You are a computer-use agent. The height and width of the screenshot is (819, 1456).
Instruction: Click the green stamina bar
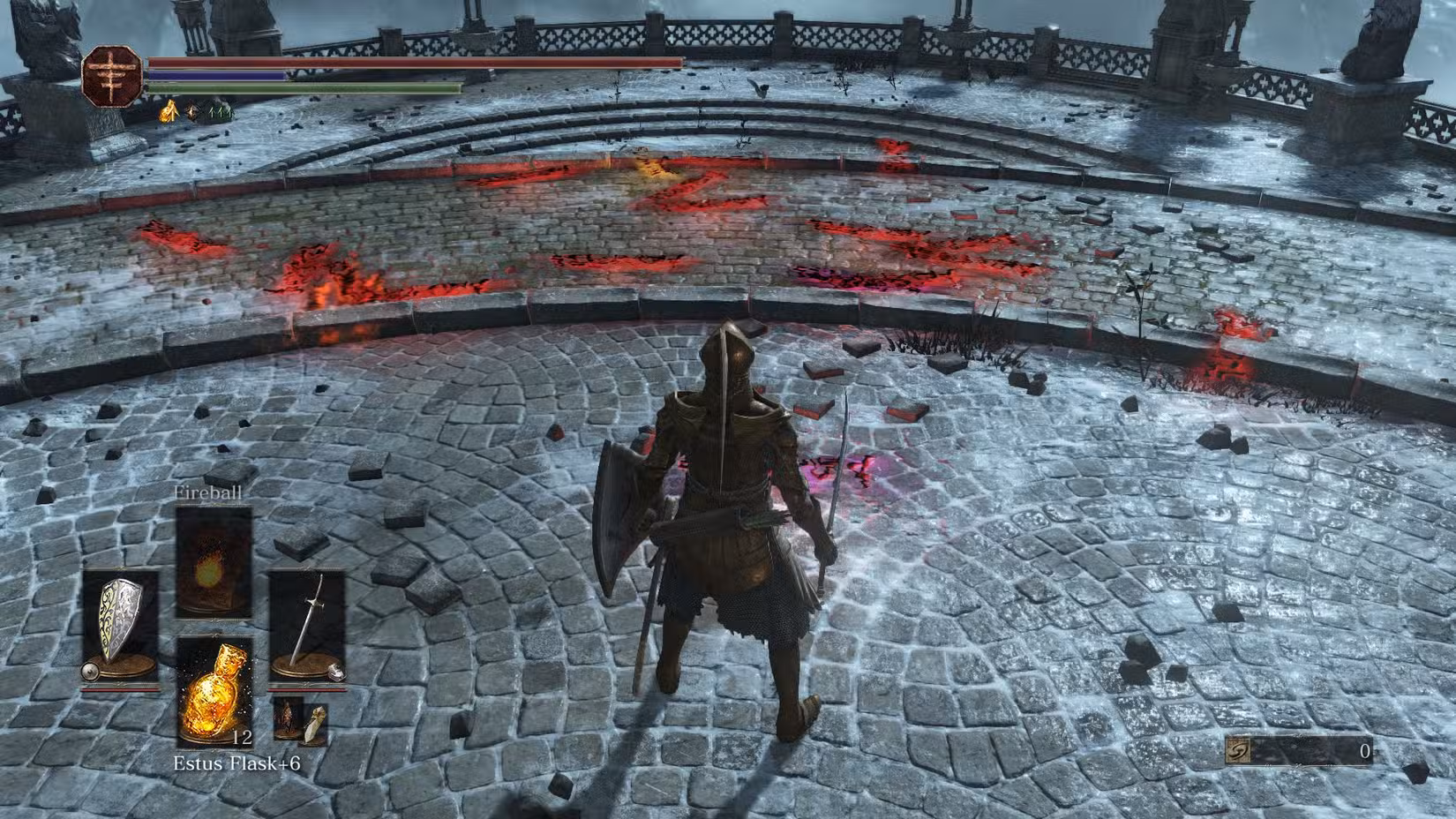click(x=300, y=88)
